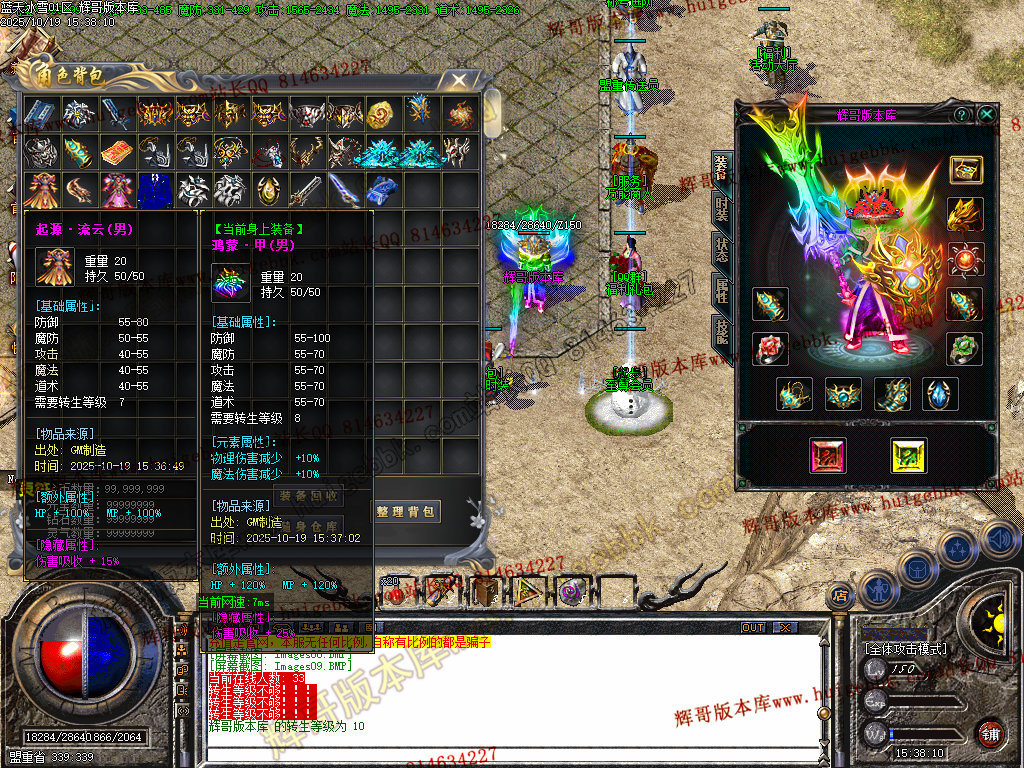Toggle the sound speaker button
The width and height of the screenshot is (1024, 768).
pyautogui.click(x=999, y=540)
